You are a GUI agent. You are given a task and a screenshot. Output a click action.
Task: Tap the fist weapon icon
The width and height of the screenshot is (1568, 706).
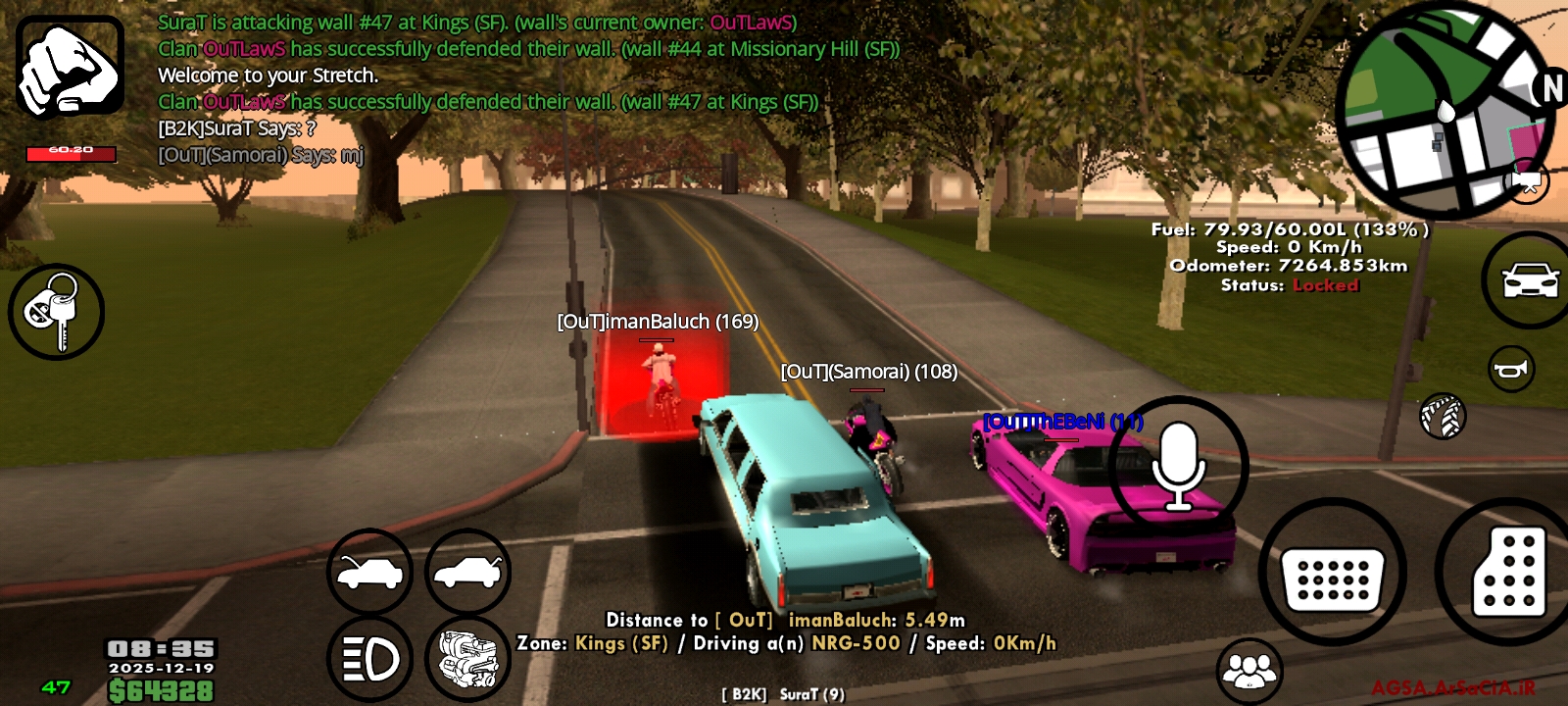tap(70, 66)
